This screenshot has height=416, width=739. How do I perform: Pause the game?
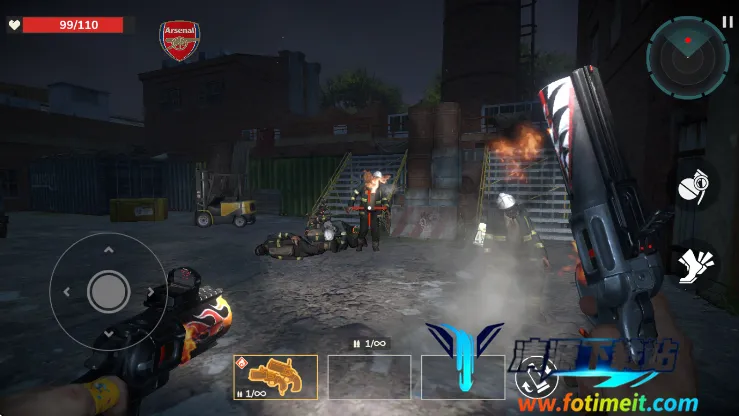coord(727,21)
